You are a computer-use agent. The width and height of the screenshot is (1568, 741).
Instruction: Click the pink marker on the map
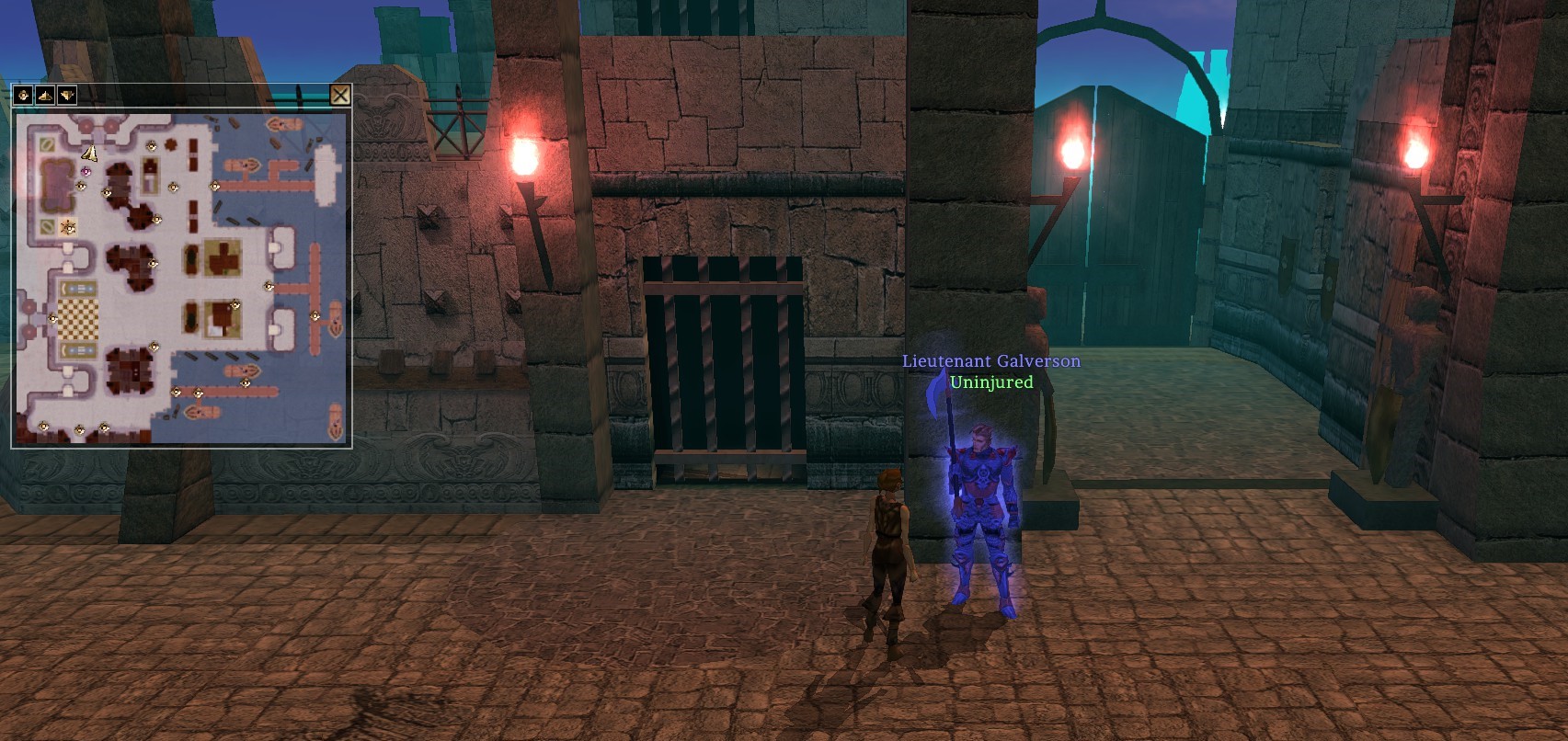point(86,171)
